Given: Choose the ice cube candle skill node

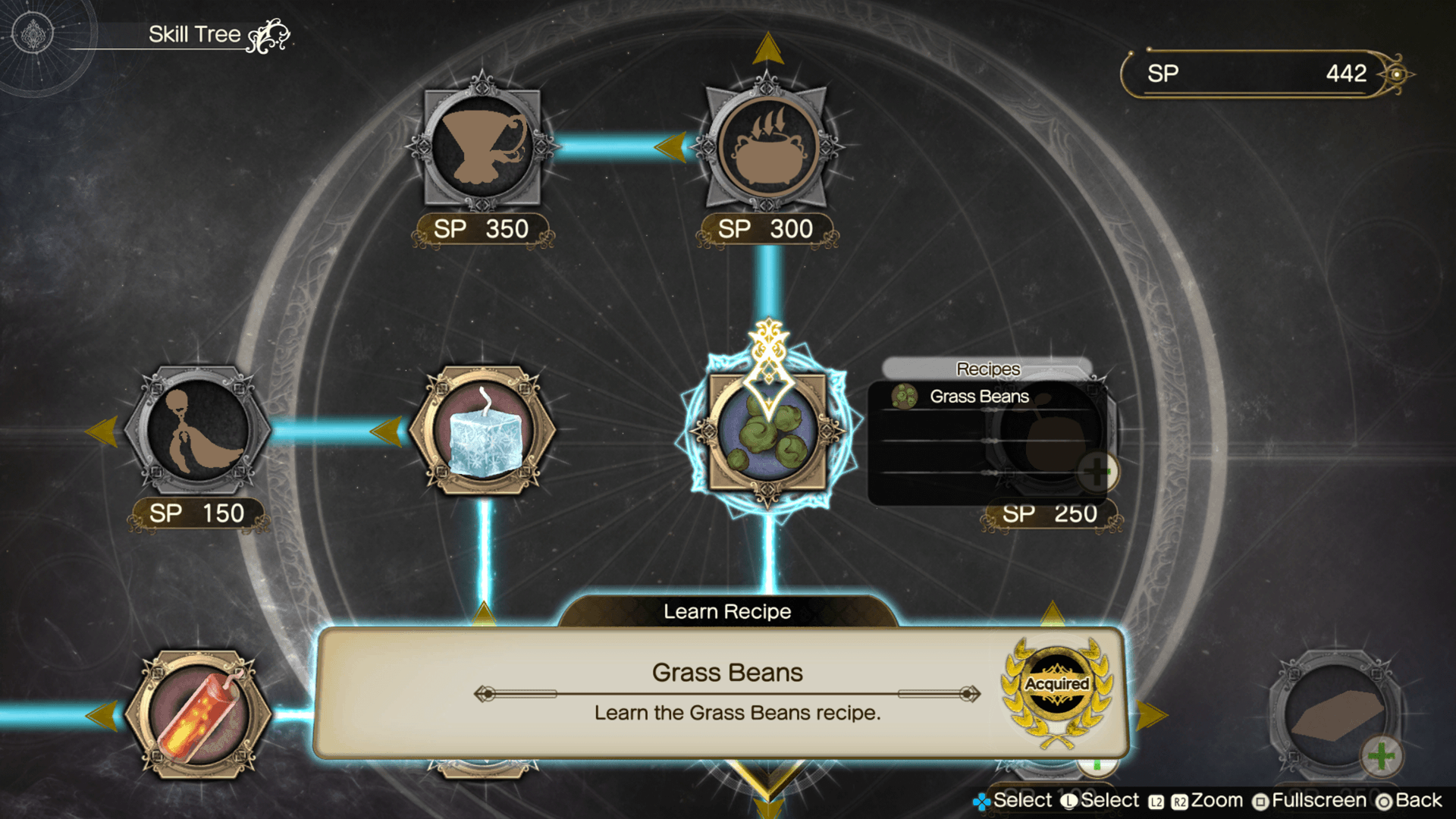Looking at the screenshot, I should (x=483, y=432).
